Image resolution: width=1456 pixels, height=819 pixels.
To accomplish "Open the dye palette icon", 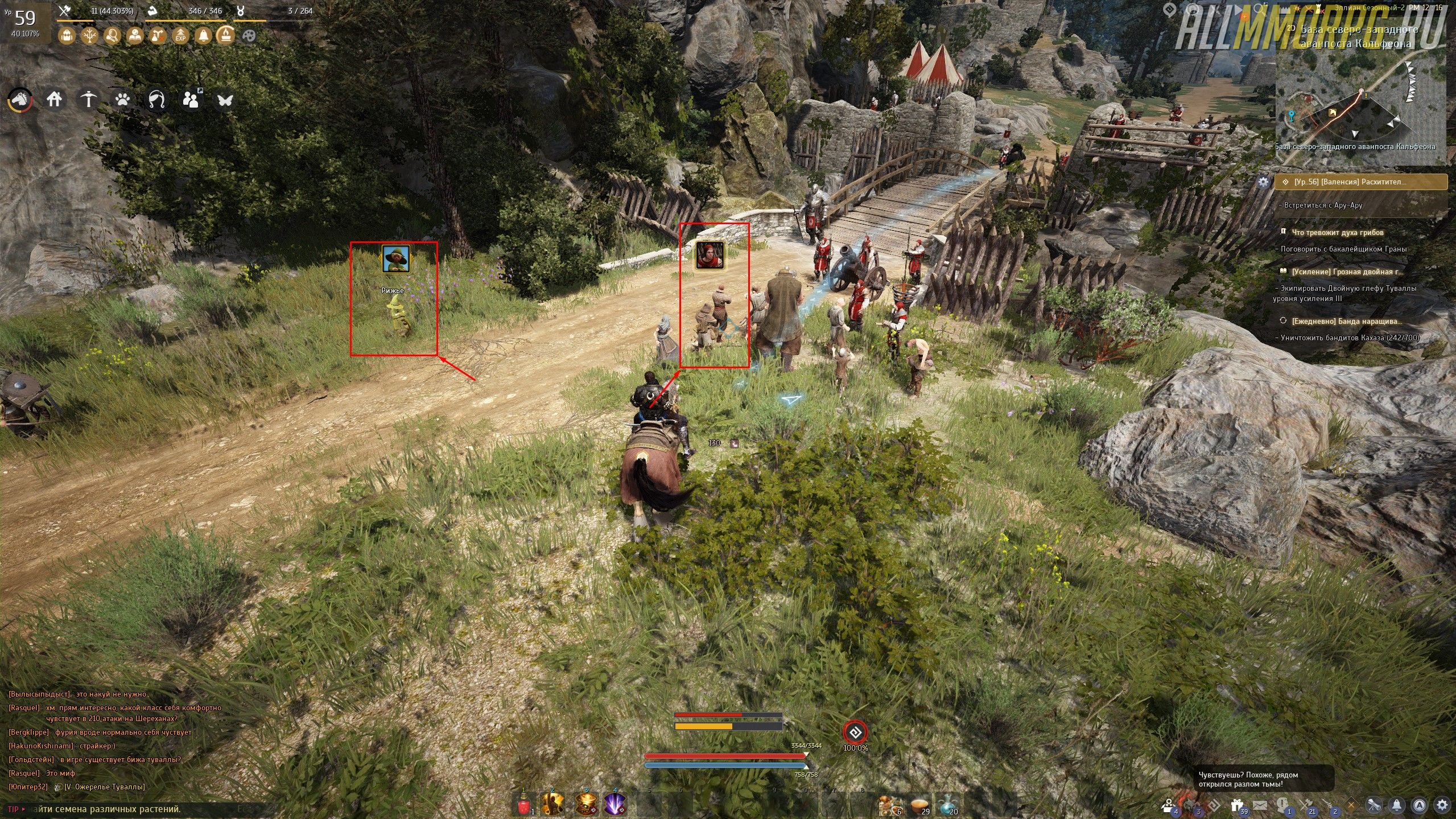I will coord(249,36).
